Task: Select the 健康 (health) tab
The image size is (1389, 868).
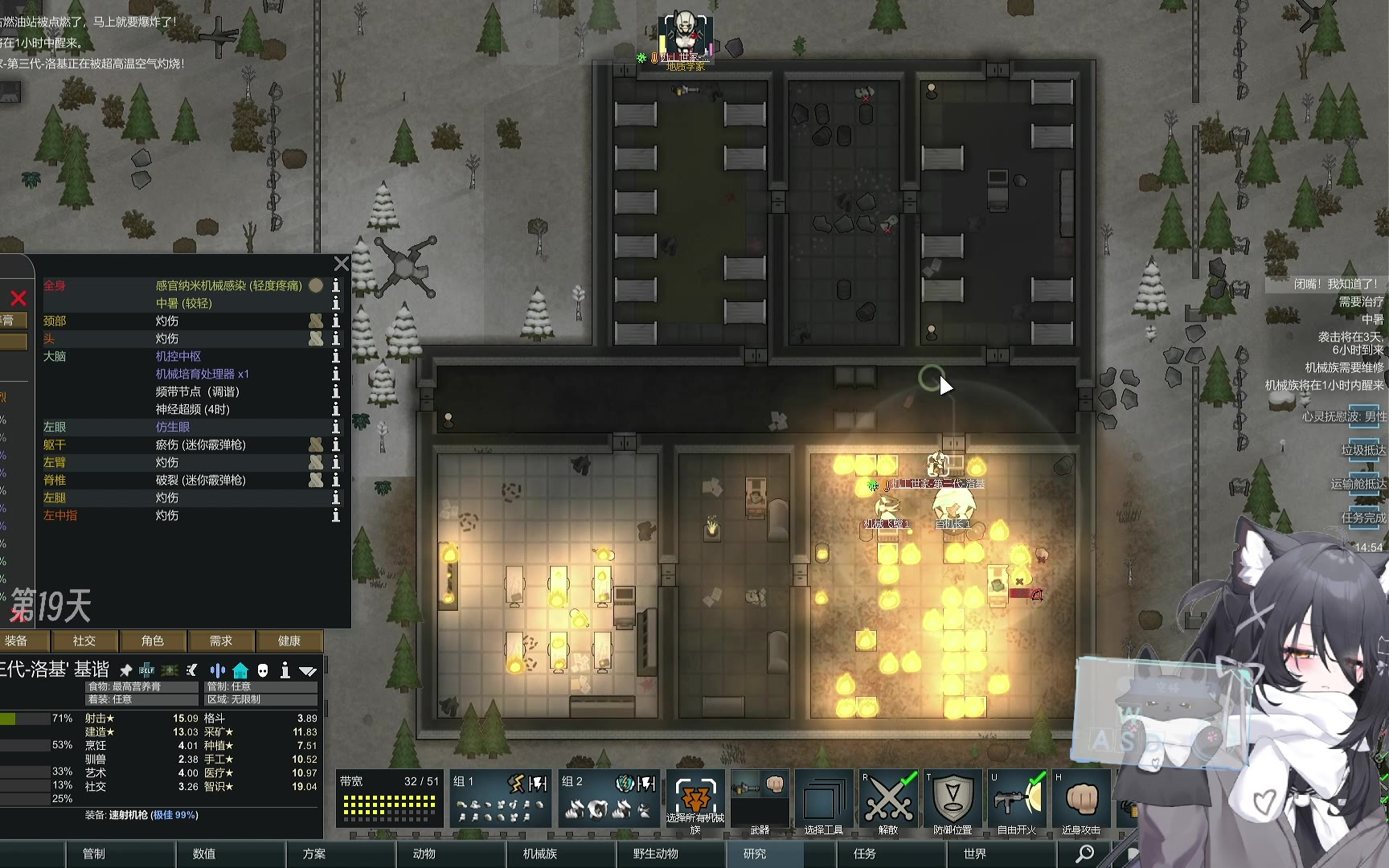Action: (289, 641)
